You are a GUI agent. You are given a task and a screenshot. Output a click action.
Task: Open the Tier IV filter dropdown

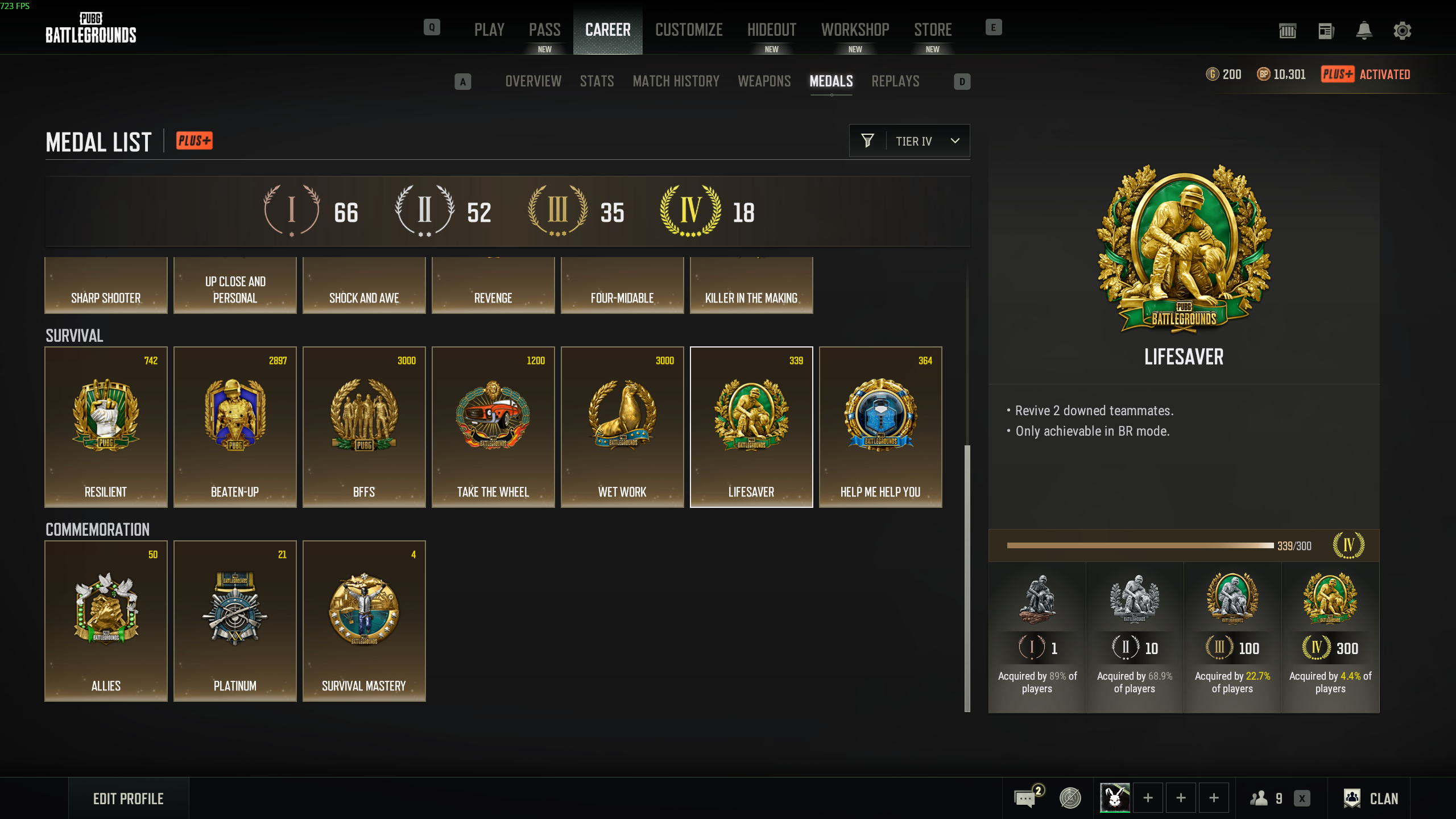(x=909, y=141)
